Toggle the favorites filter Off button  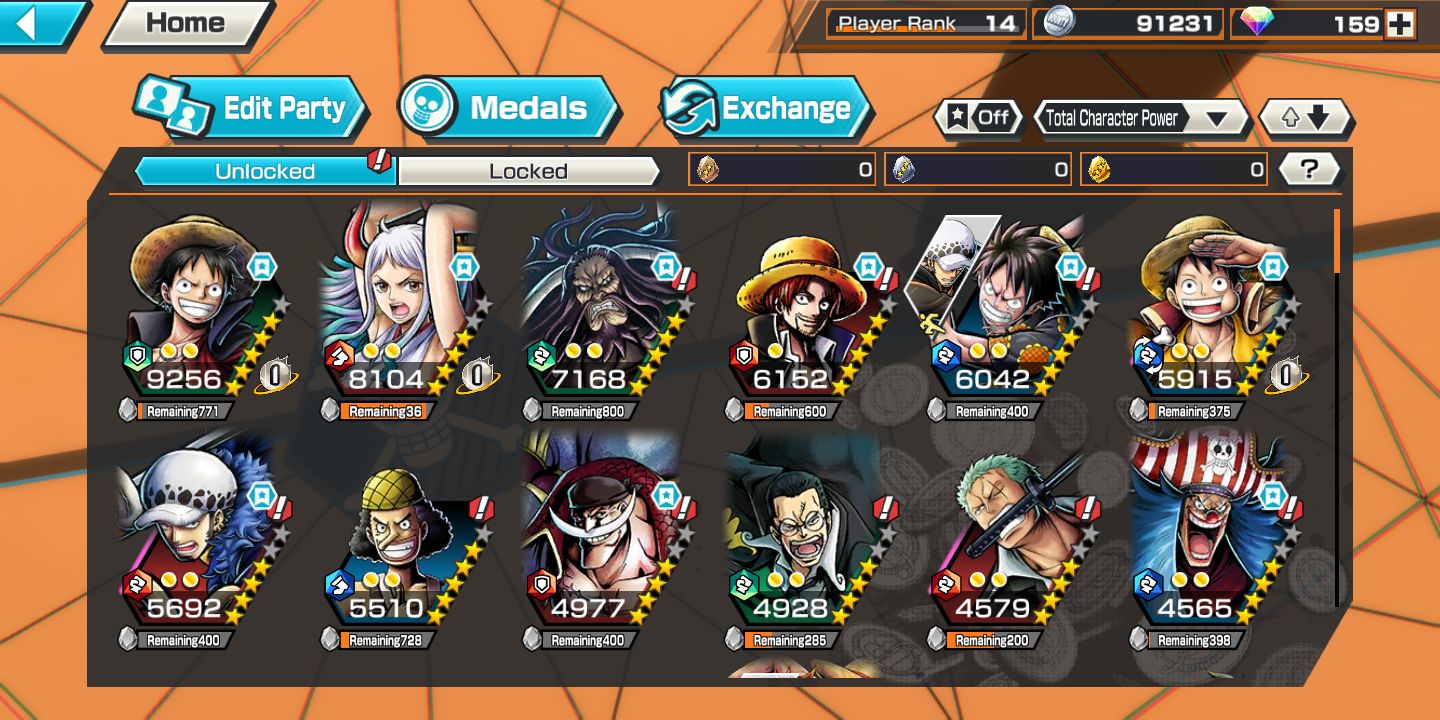[x=979, y=118]
